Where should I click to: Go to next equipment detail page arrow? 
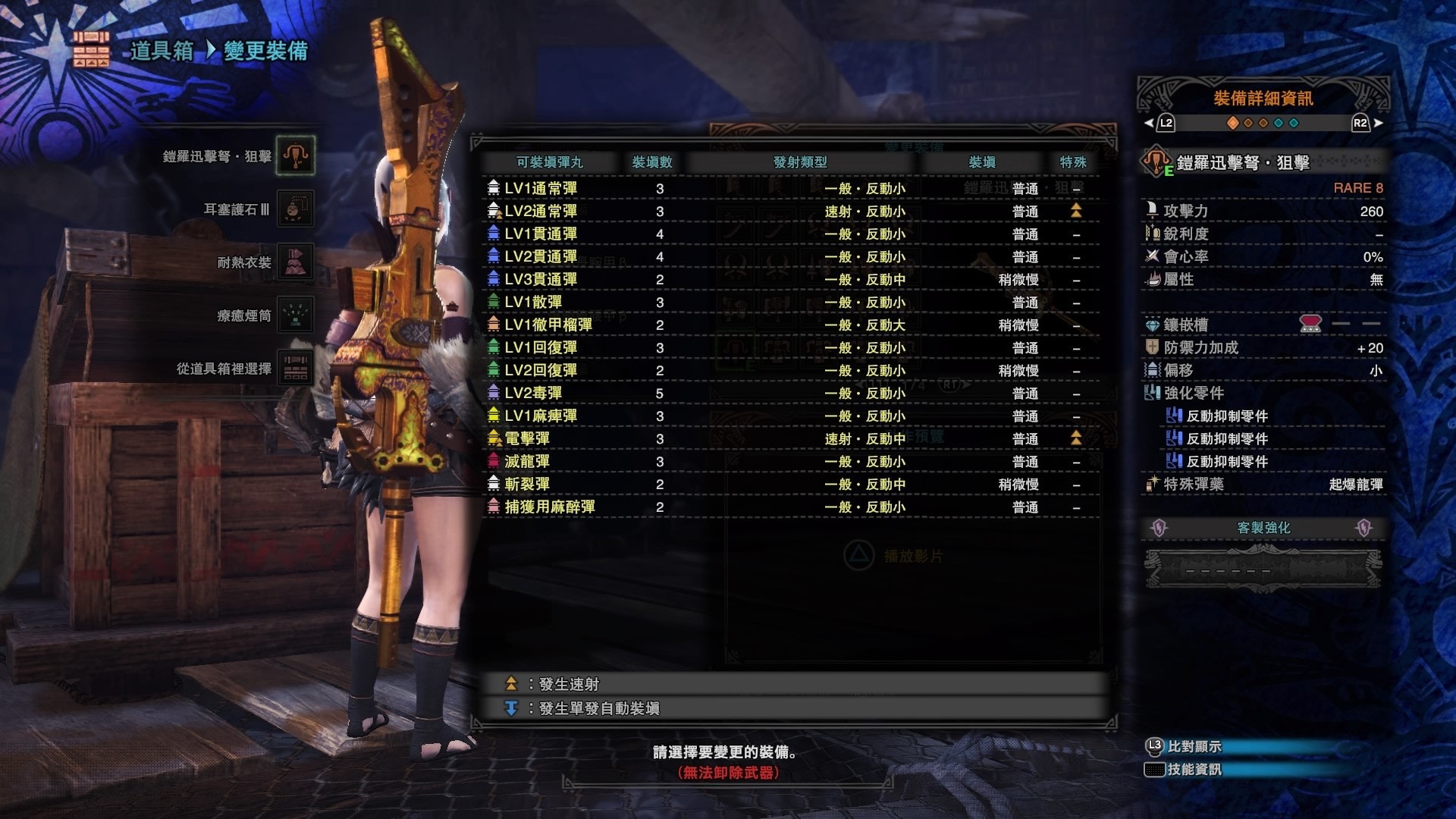1367,123
